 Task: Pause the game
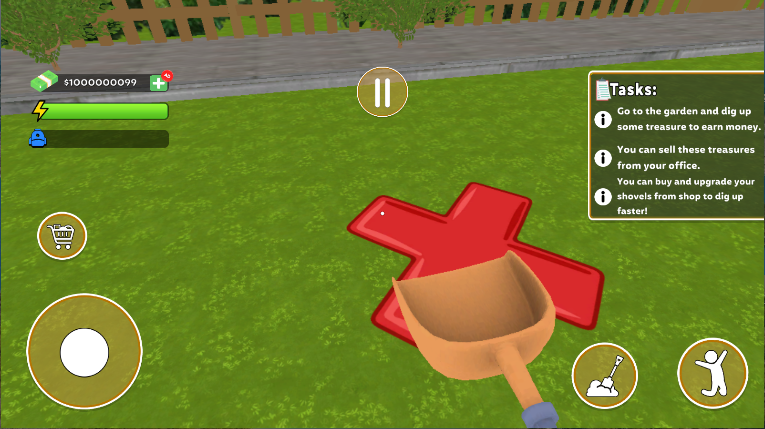pos(382,93)
